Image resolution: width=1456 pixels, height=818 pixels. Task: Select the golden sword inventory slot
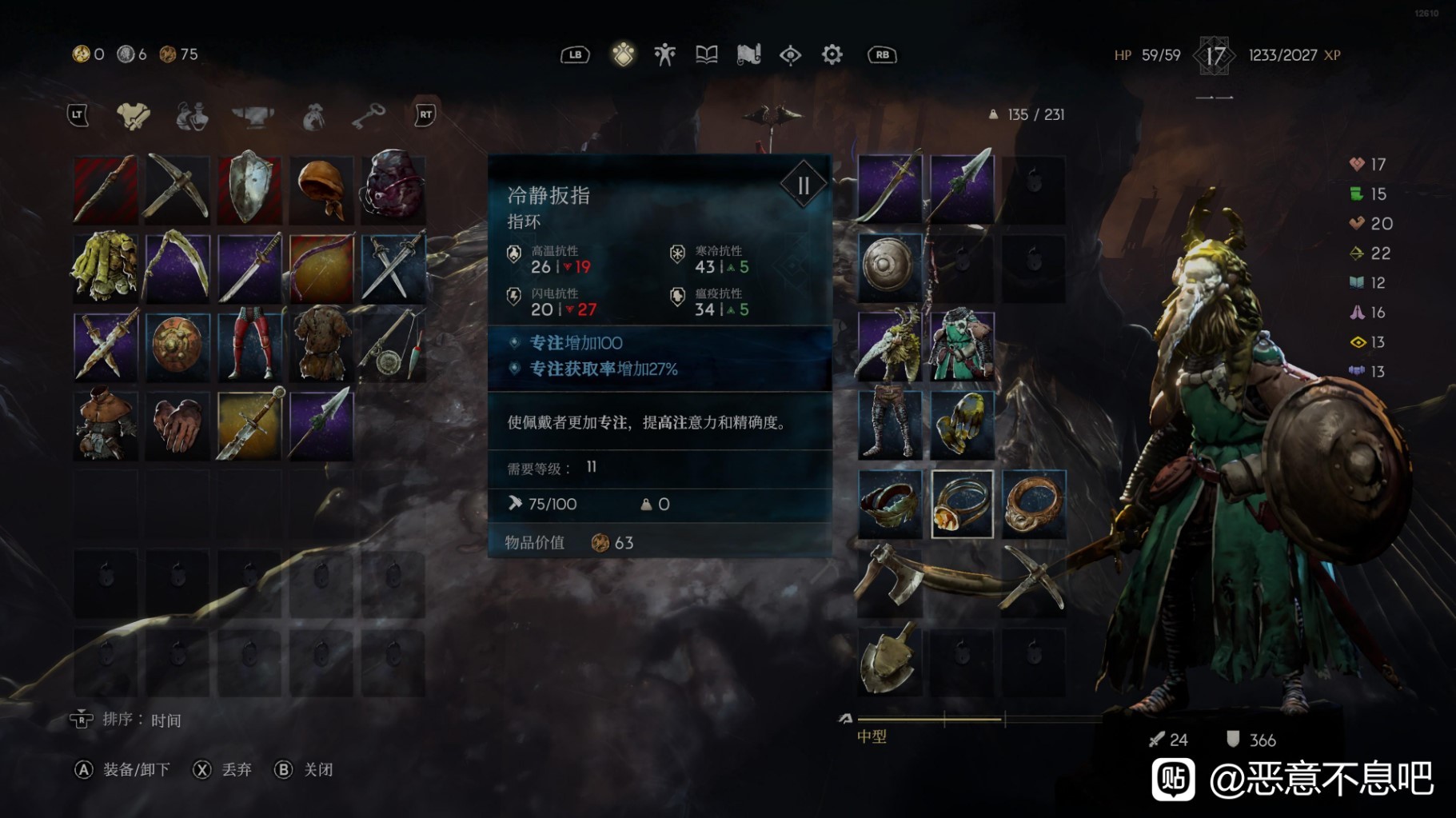249,425
